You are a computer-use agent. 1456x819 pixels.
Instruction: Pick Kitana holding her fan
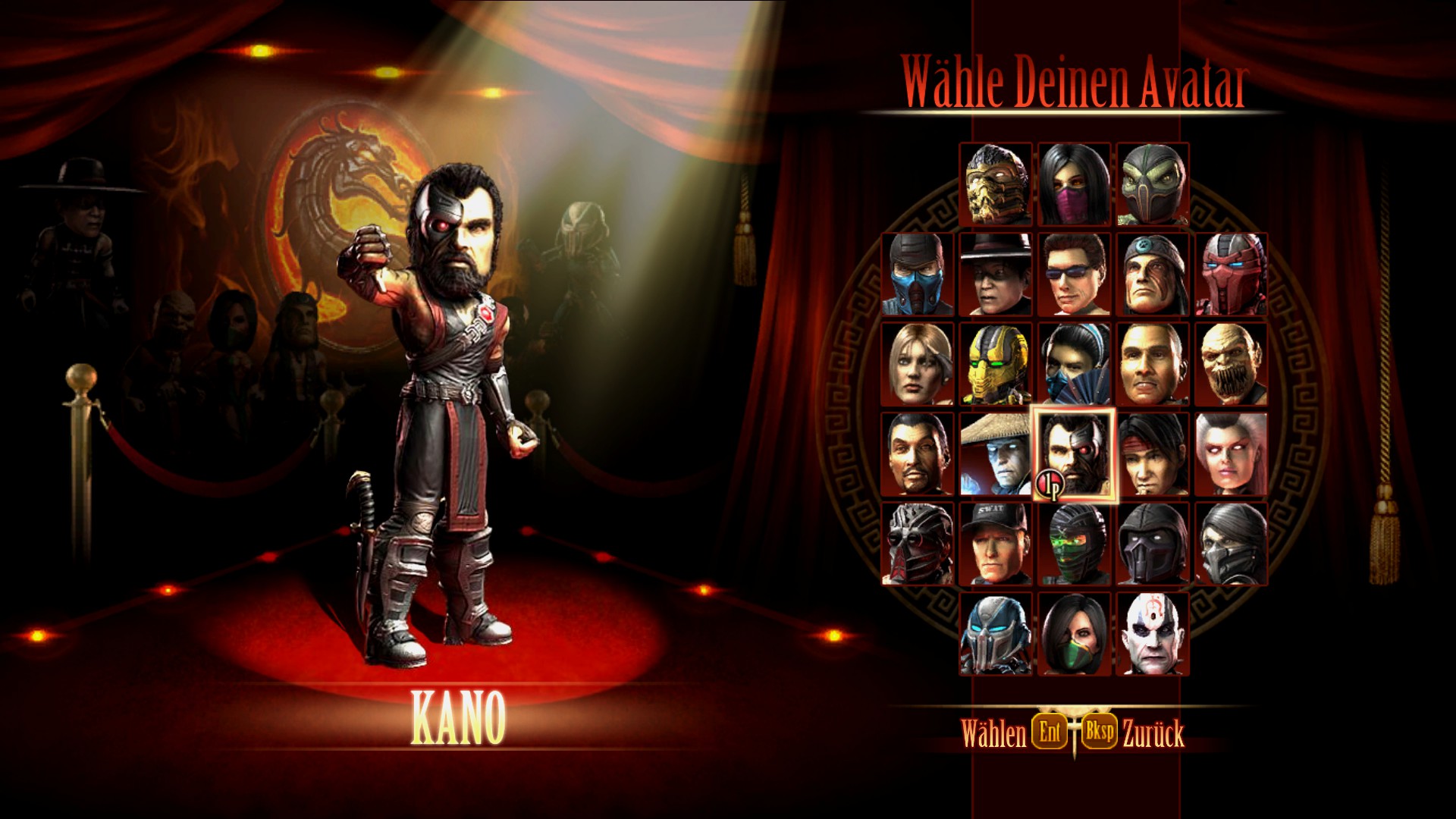[x=1075, y=368]
